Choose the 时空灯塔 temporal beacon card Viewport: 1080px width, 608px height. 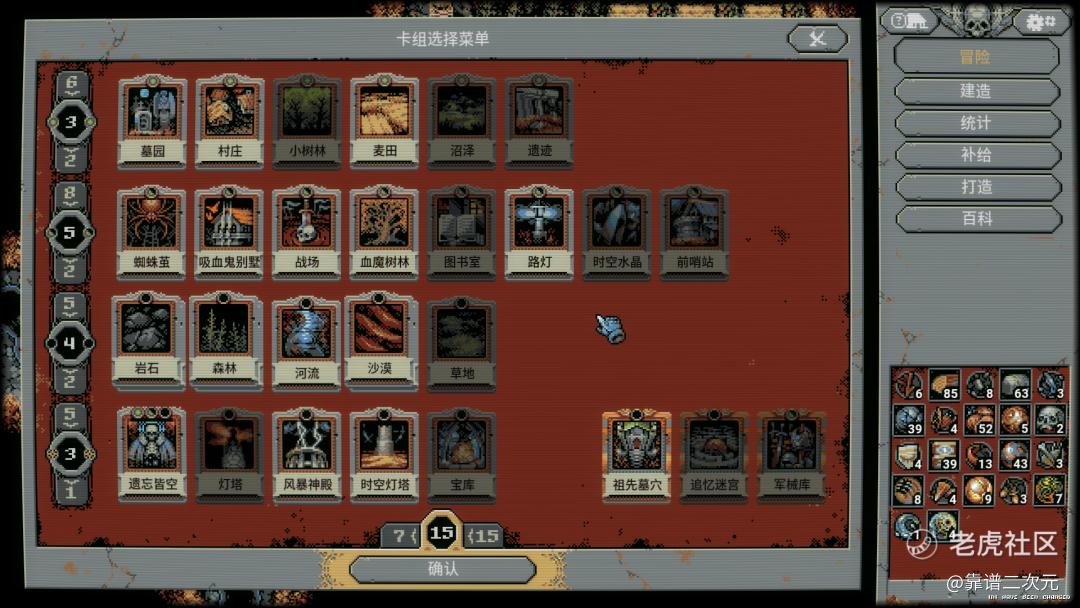385,452
